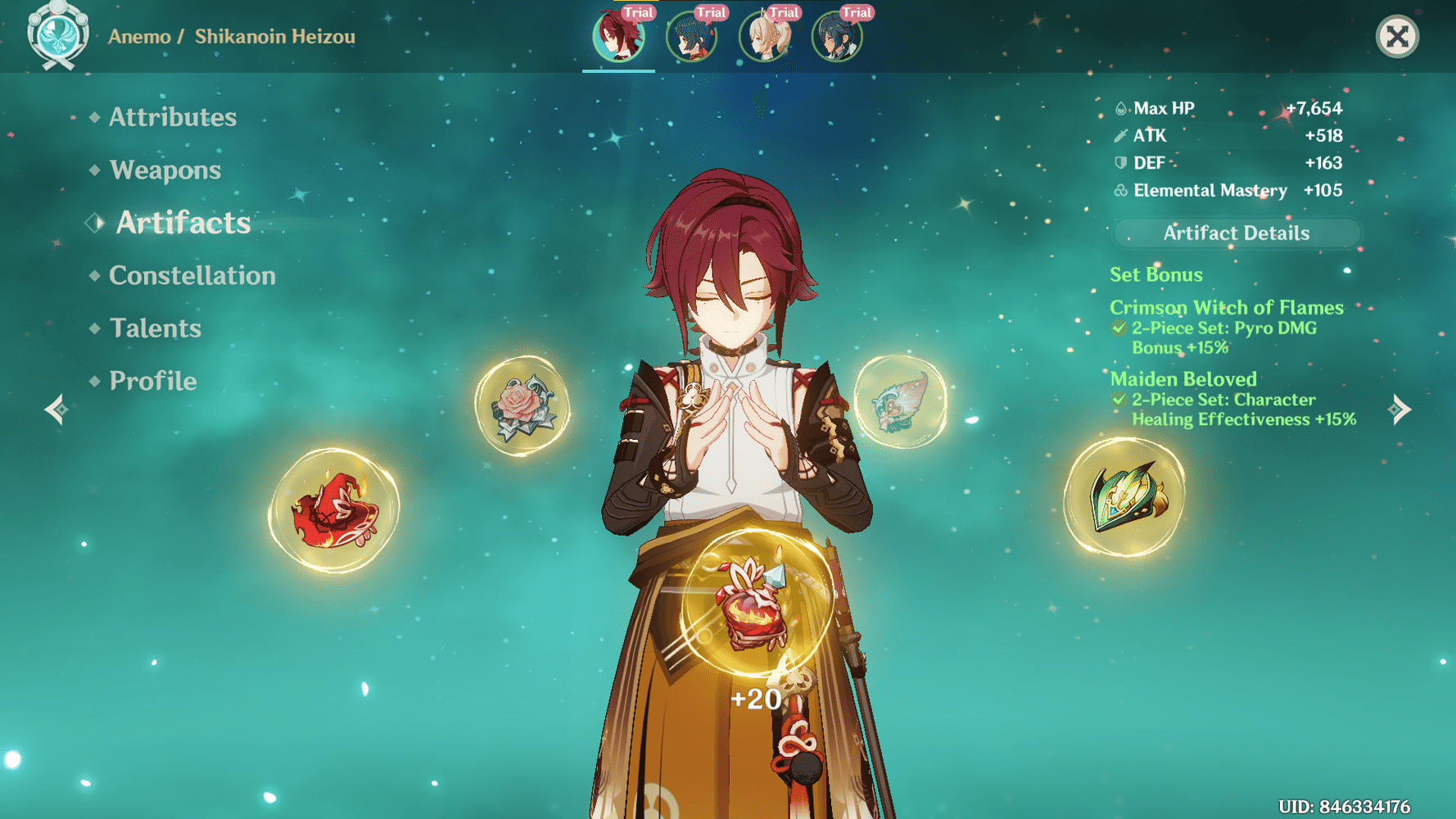Screen dimensions: 1456x819
Task: Open the Plume of Death feather artifact
Action: pos(901,401)
